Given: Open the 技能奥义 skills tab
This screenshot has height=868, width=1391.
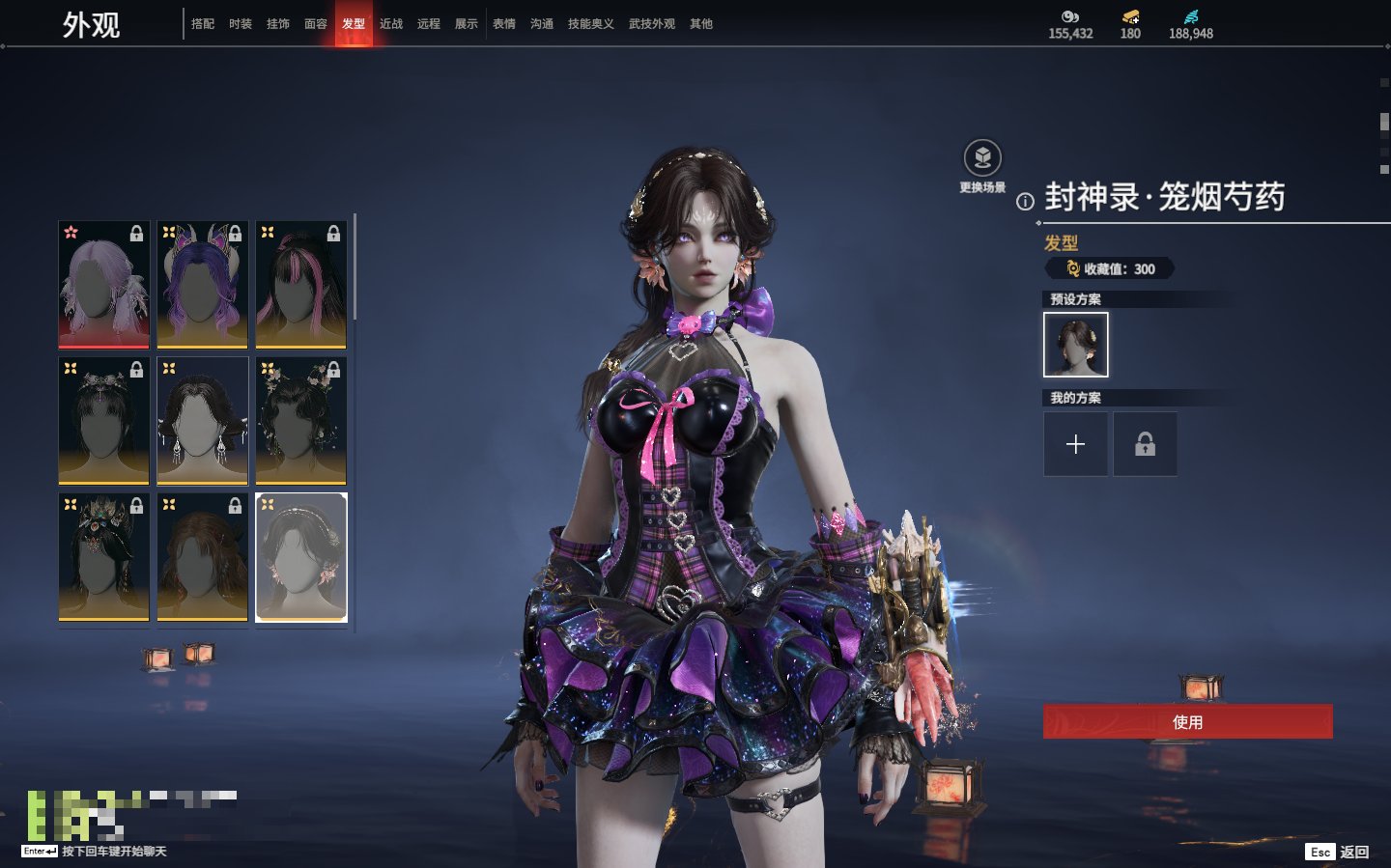Looking at the screenshot, I should pos(591,24).
